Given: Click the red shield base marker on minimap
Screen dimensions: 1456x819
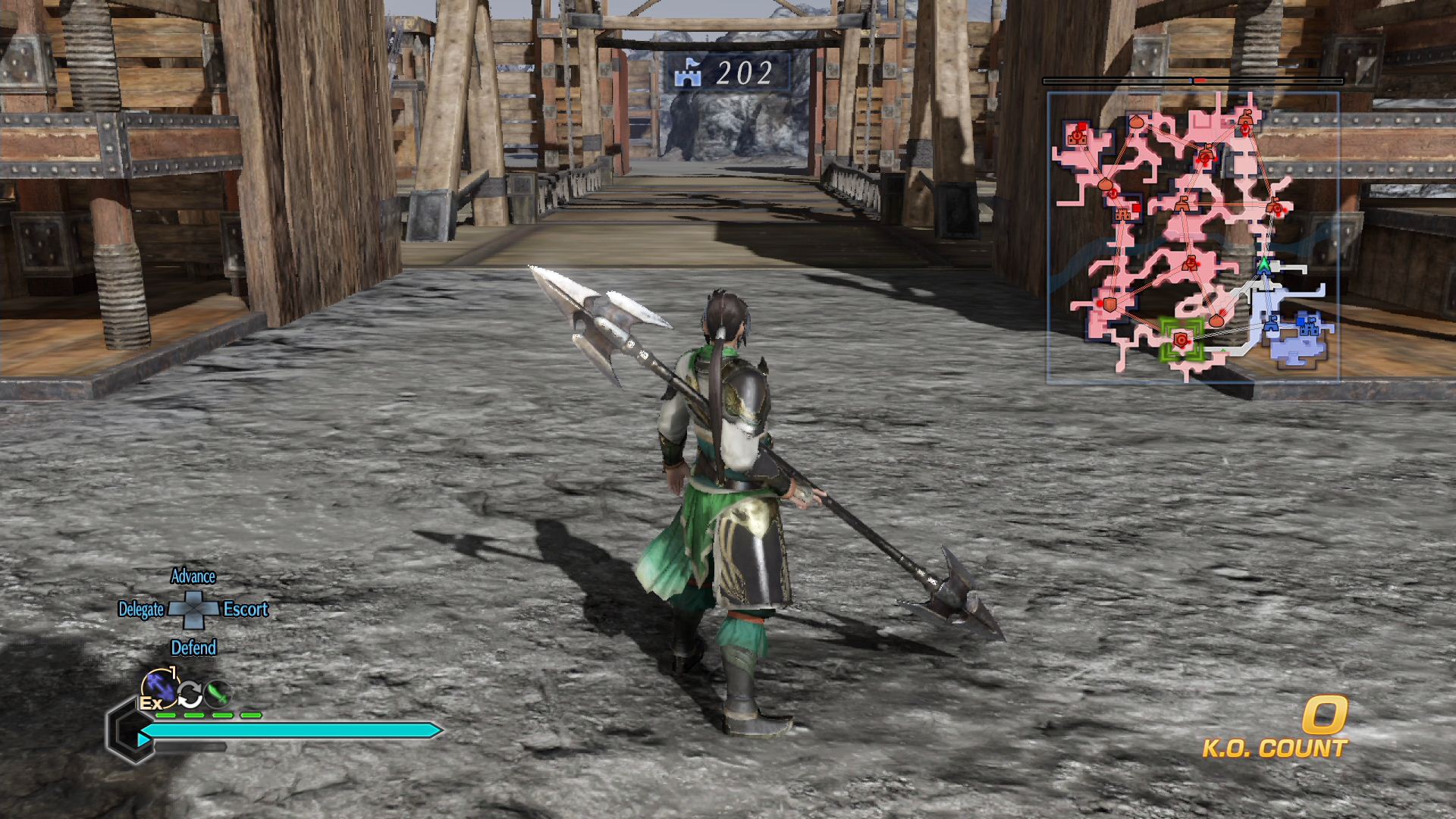Looking at the screenshot, I should pos(1110,305).
